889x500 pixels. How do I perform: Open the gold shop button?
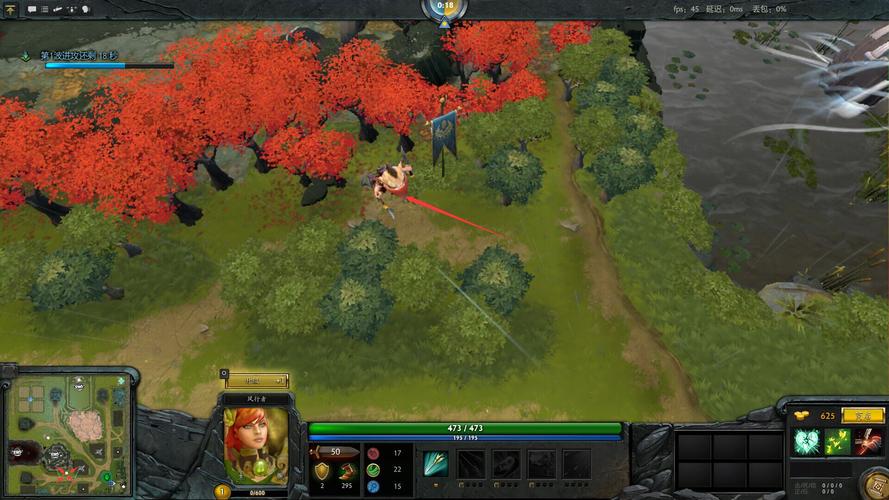[861, 415]
